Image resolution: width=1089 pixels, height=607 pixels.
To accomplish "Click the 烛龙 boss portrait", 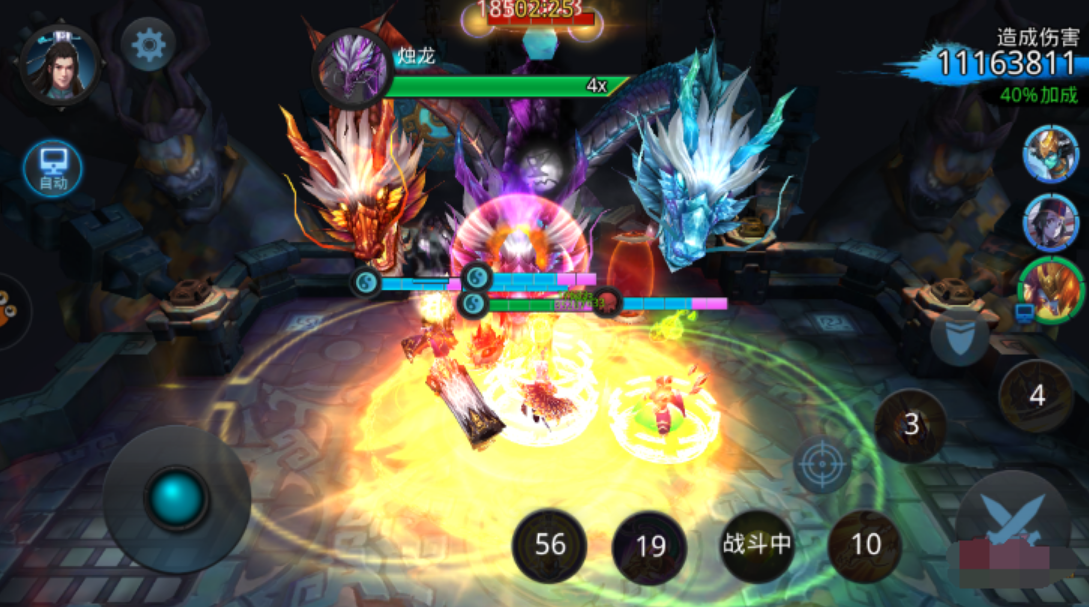I will coord(352,67).
